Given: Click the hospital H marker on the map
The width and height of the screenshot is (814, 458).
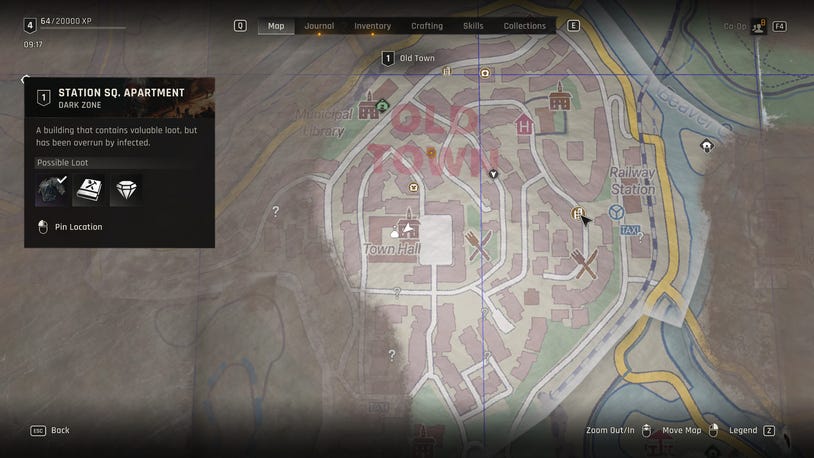Looking at the screenshot, I should pos(524,126).
